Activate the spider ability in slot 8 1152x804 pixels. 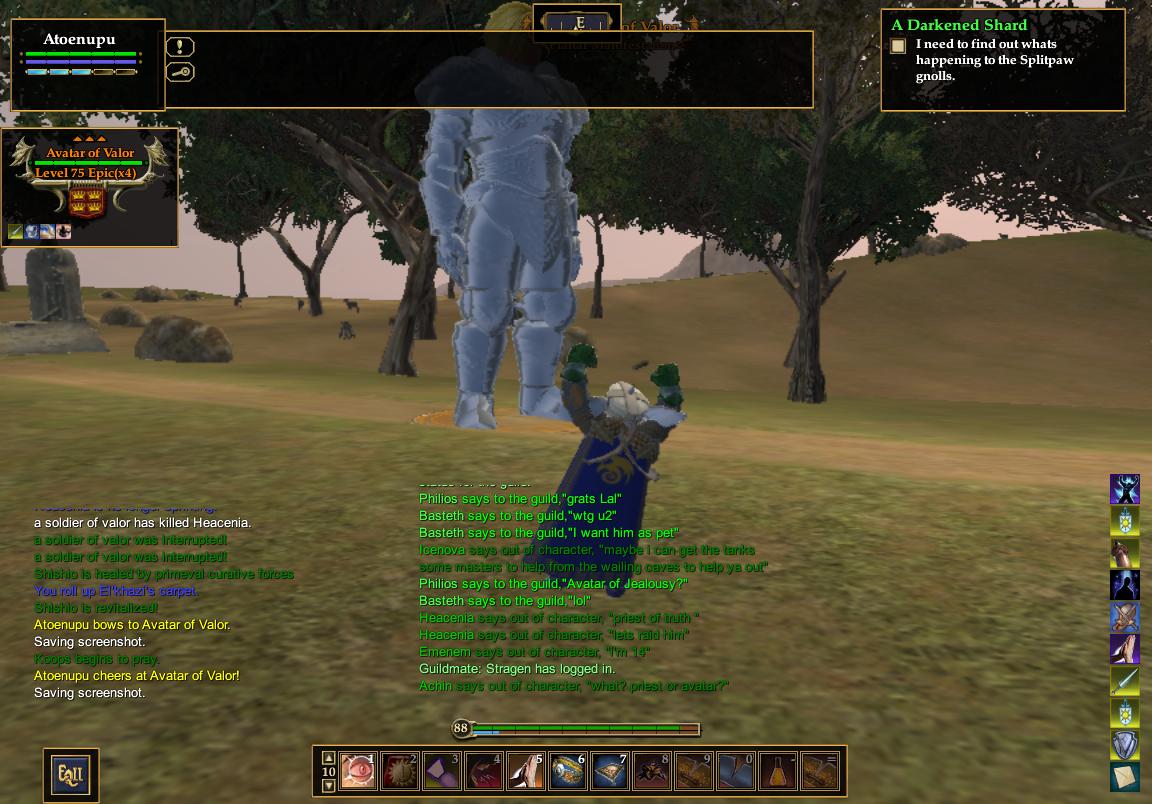click(652, 771)
